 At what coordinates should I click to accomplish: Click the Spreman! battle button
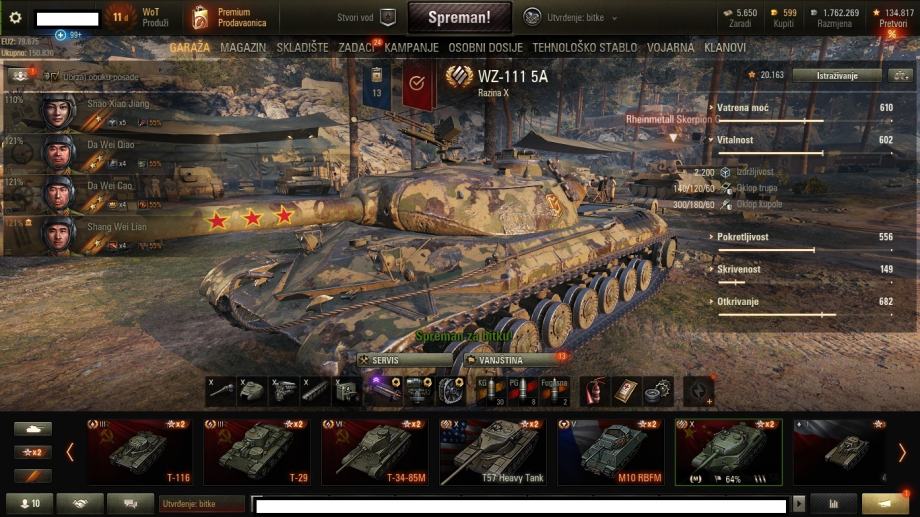(x=459, y=17)
